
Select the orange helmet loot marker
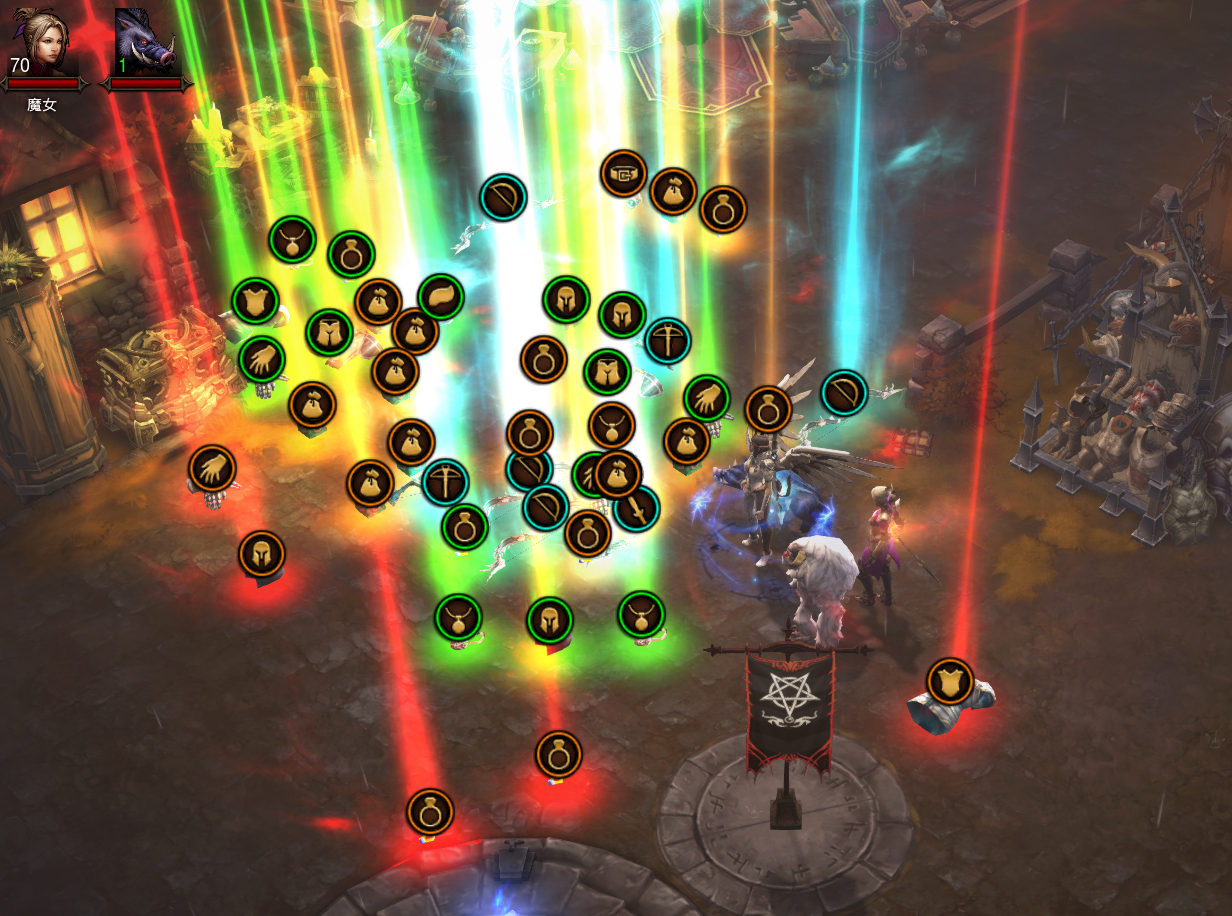262,553
